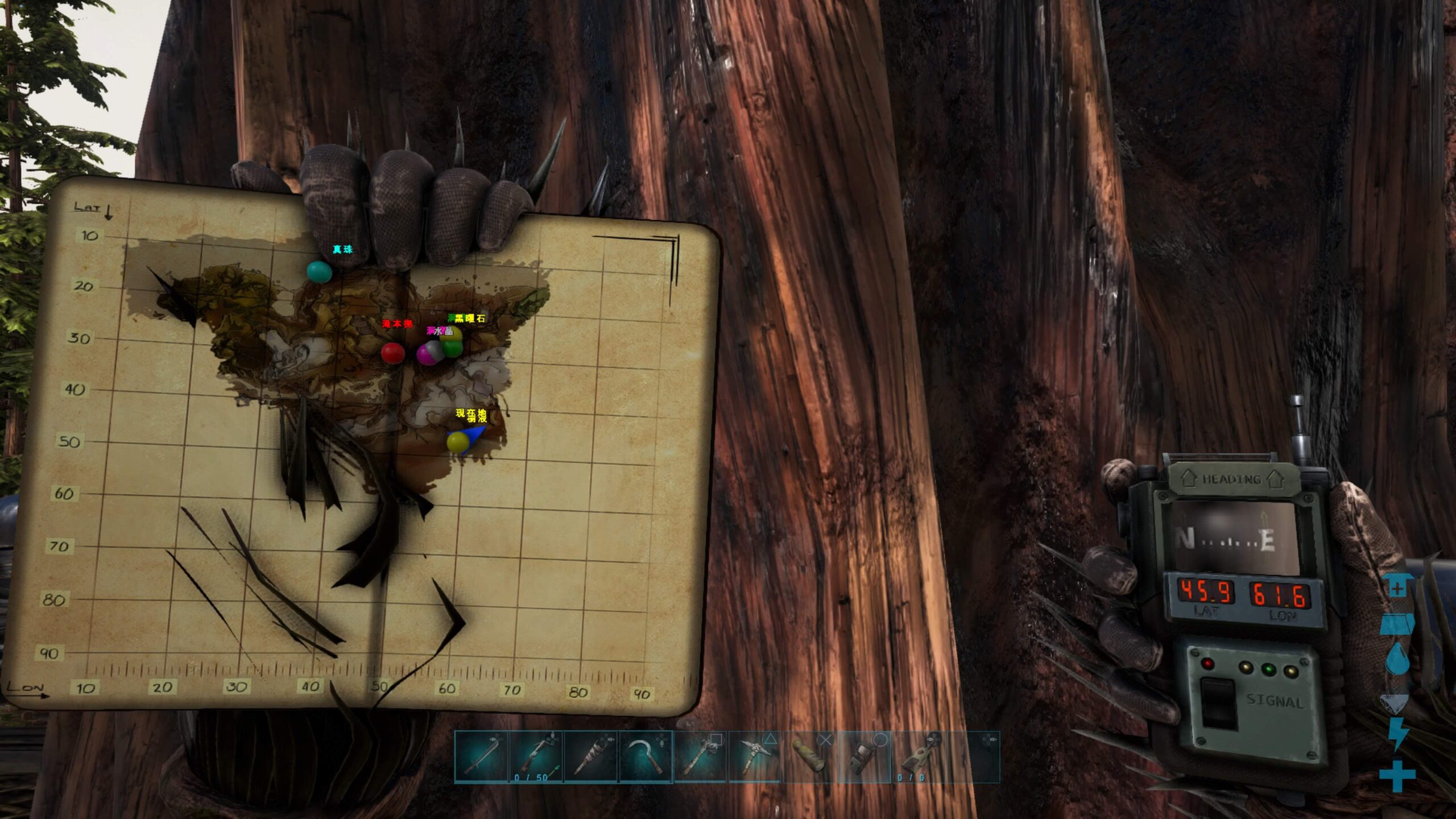
Task: Pick the magenta map marker
Action: (x=425, y=355)
